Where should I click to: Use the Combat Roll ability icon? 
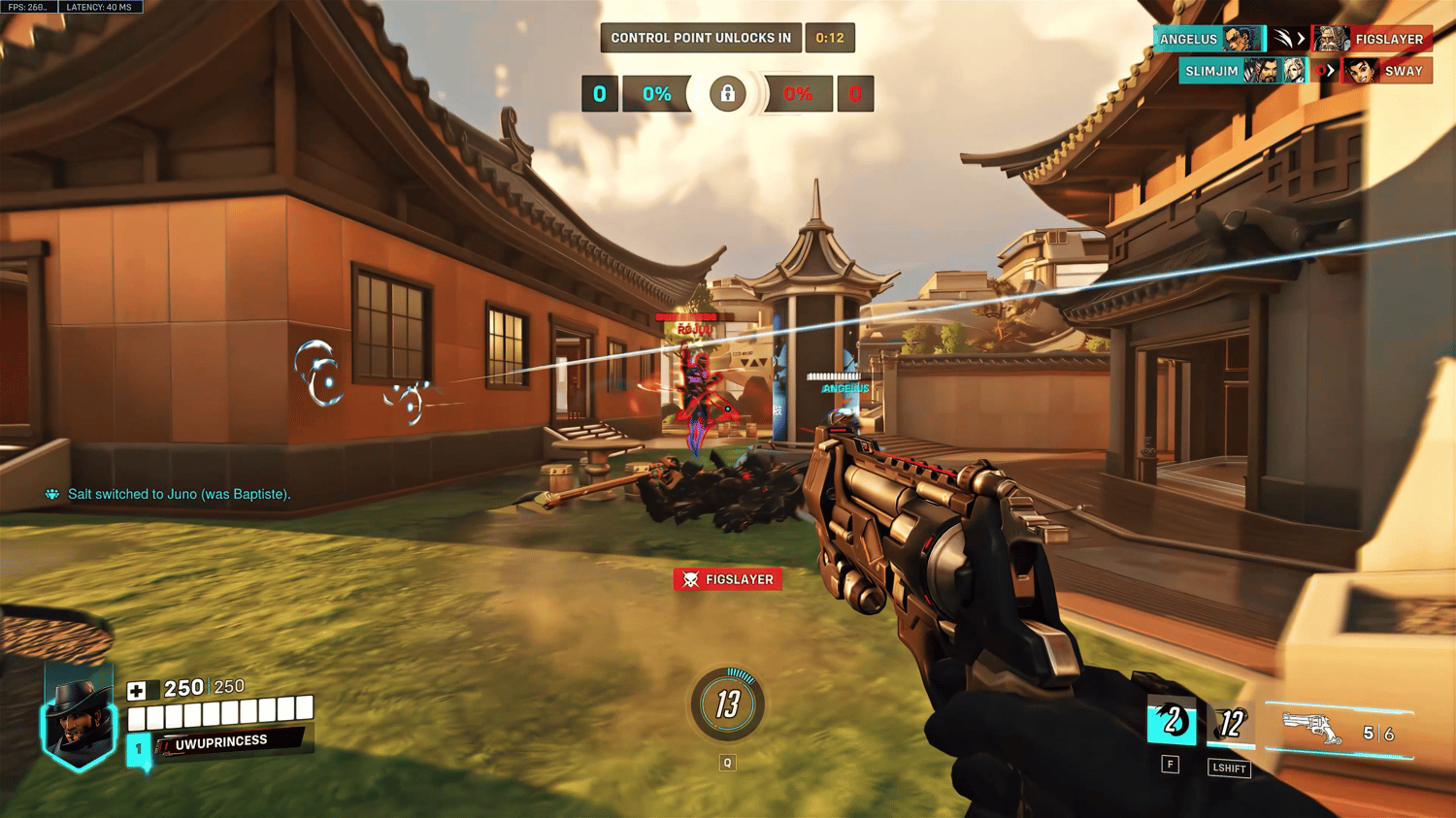click(1231, 724)
